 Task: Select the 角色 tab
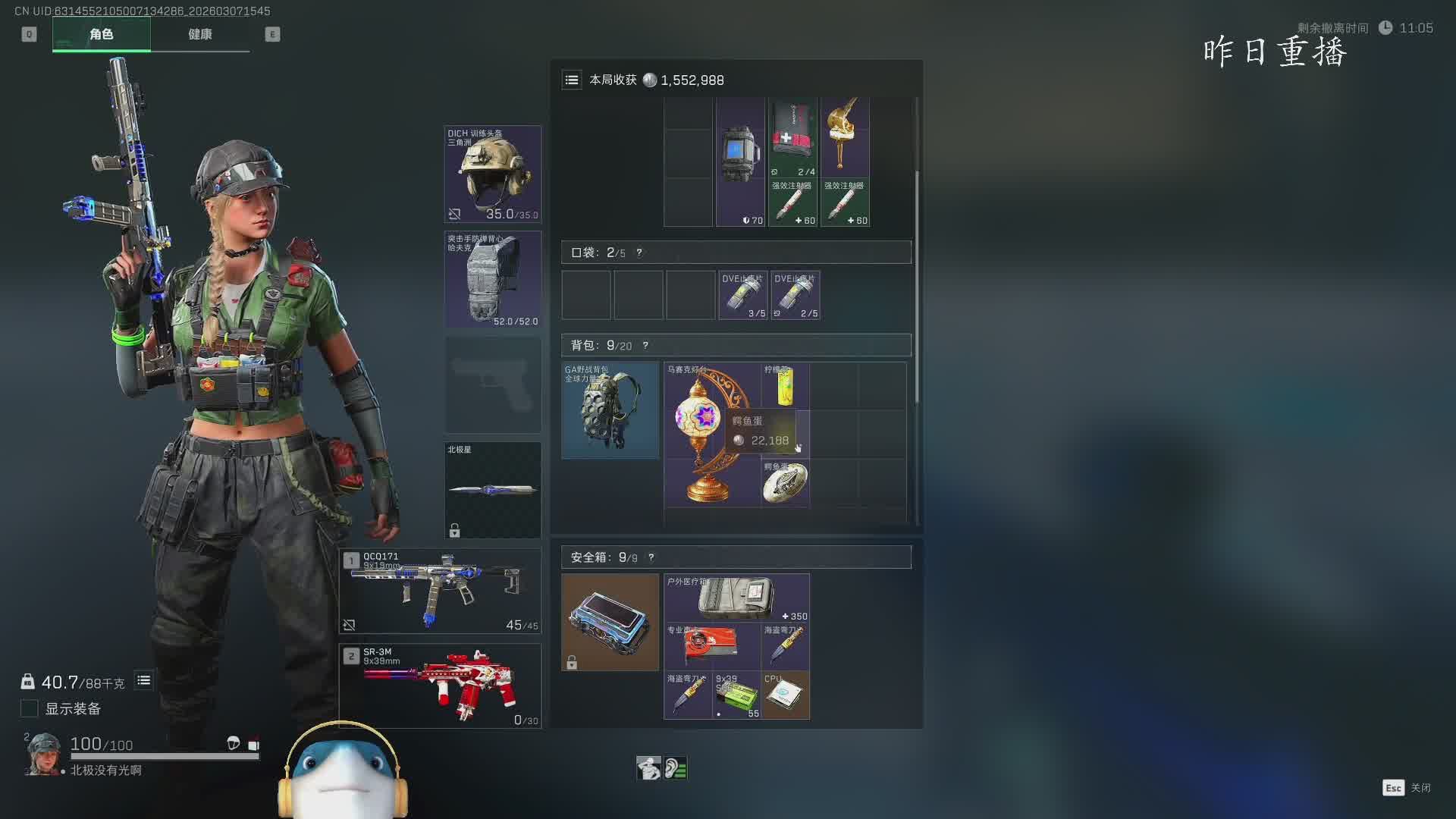pos(101,34)
